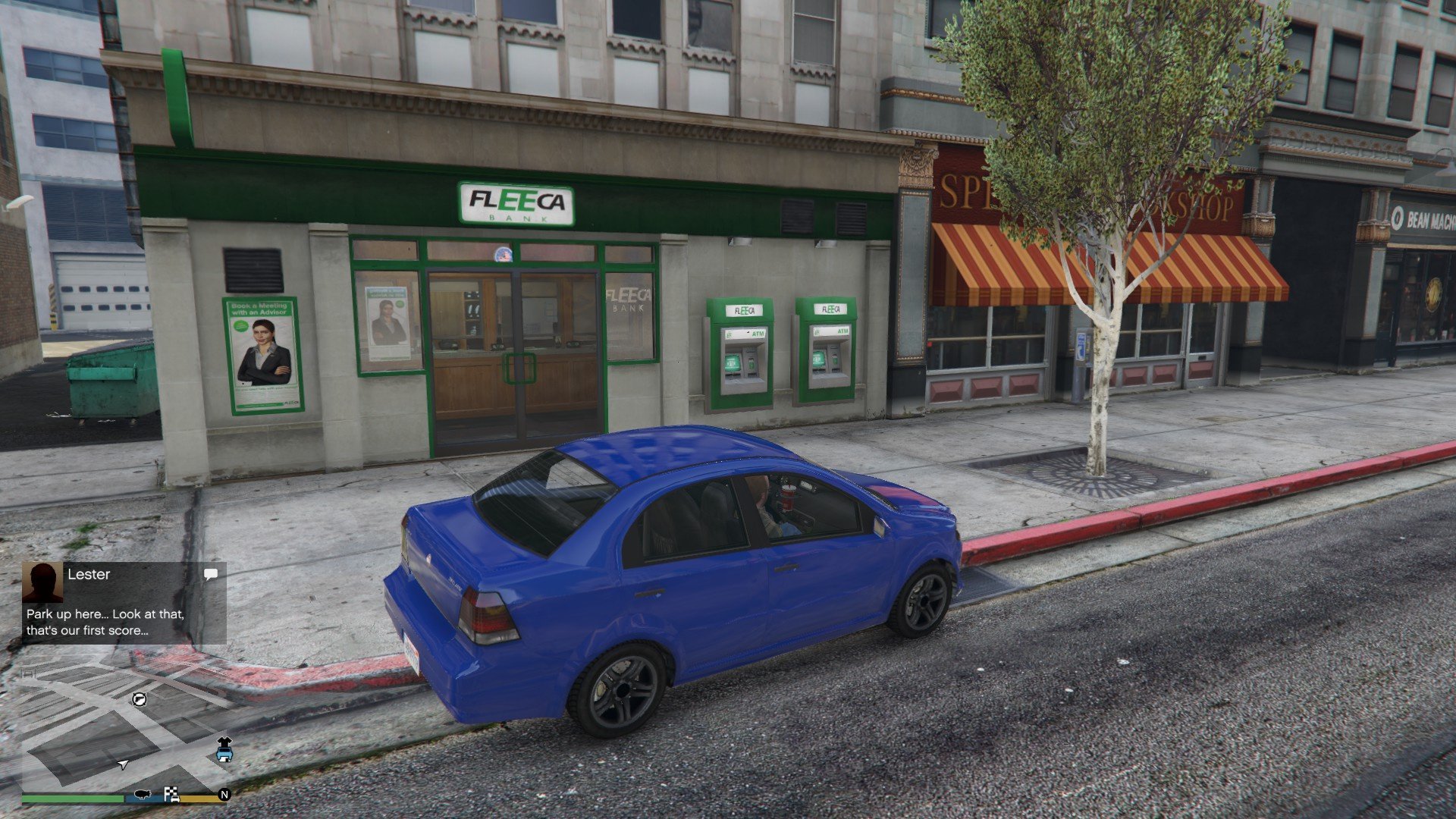The height and width of the screenshot is (819, 1456).
Task: Select the speech bubble message icon
Action: tap(211, 575)
